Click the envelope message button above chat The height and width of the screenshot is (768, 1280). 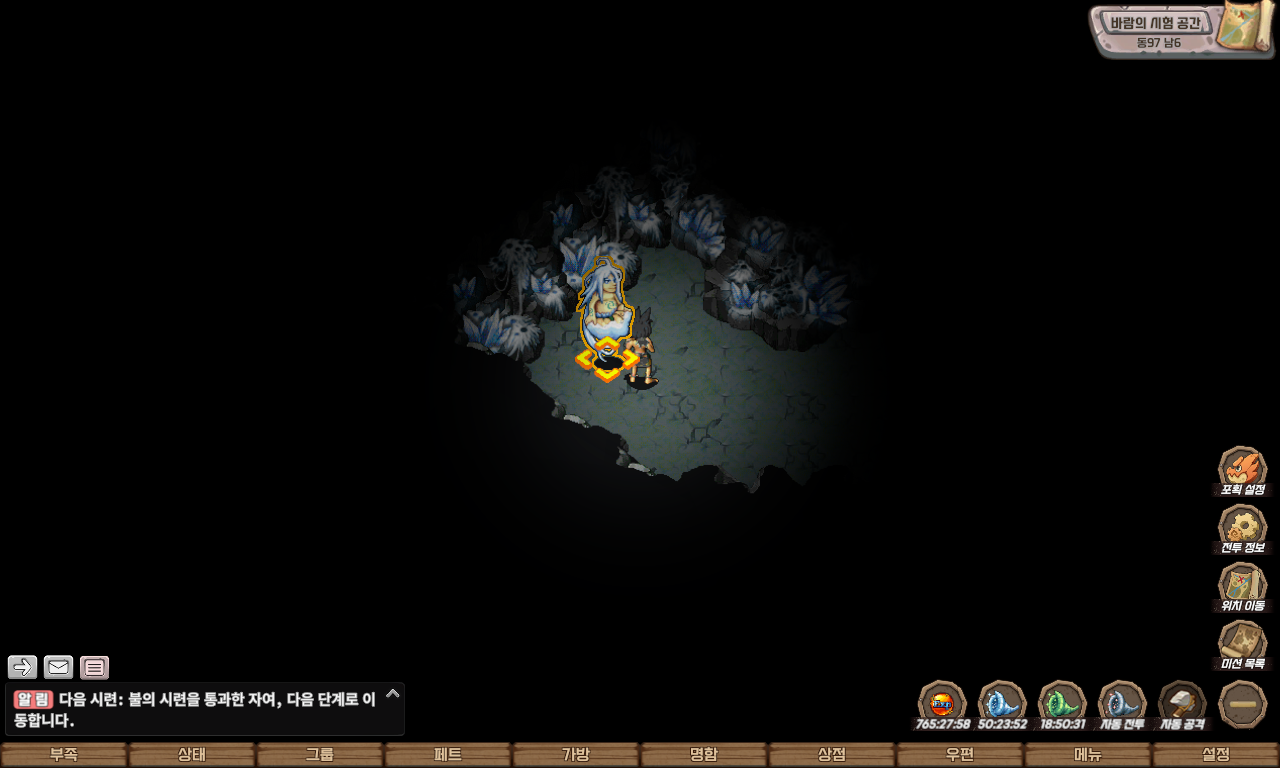click(x=58, y=667)
